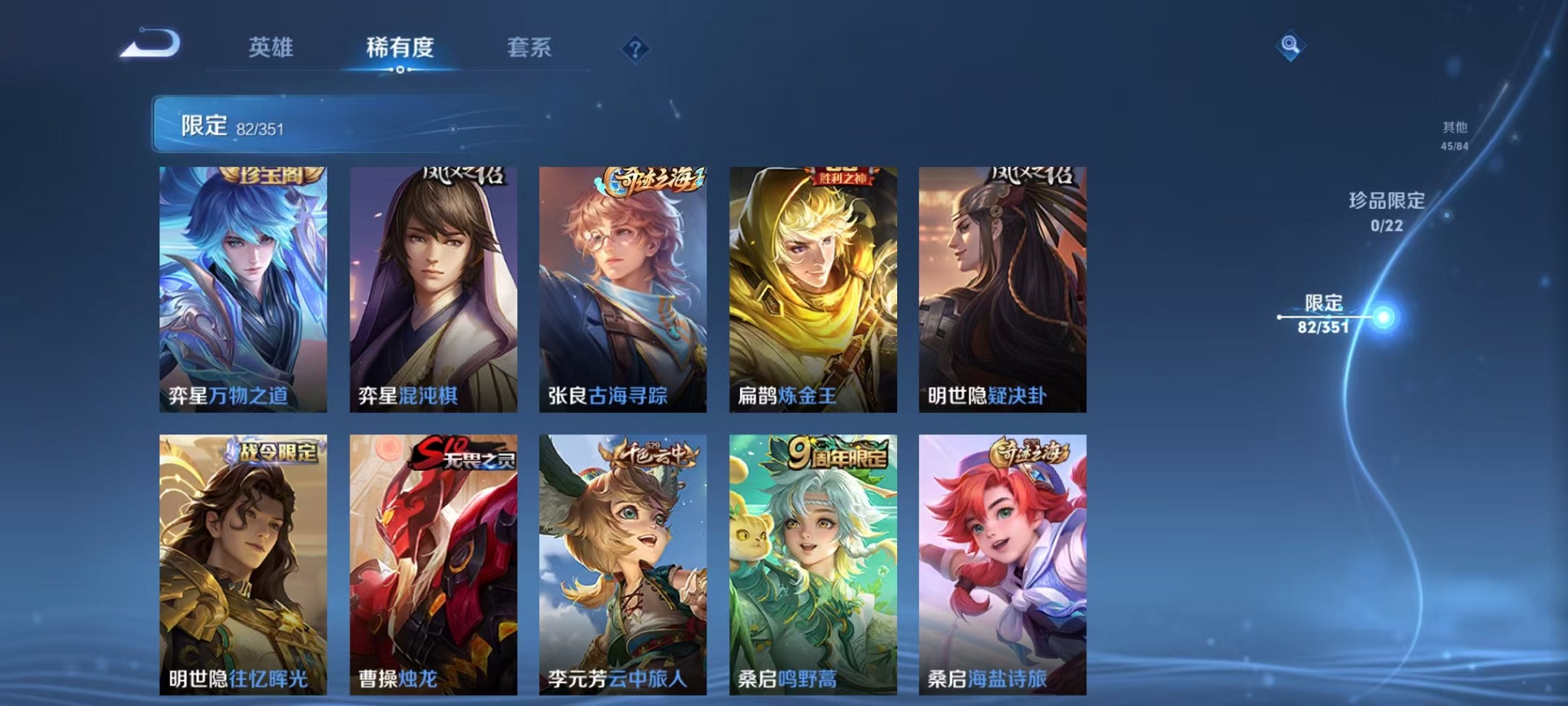Viewport: 1568px width, 706px height.
Task: Select the 稀有度 tab
Action: coord(400,48)
